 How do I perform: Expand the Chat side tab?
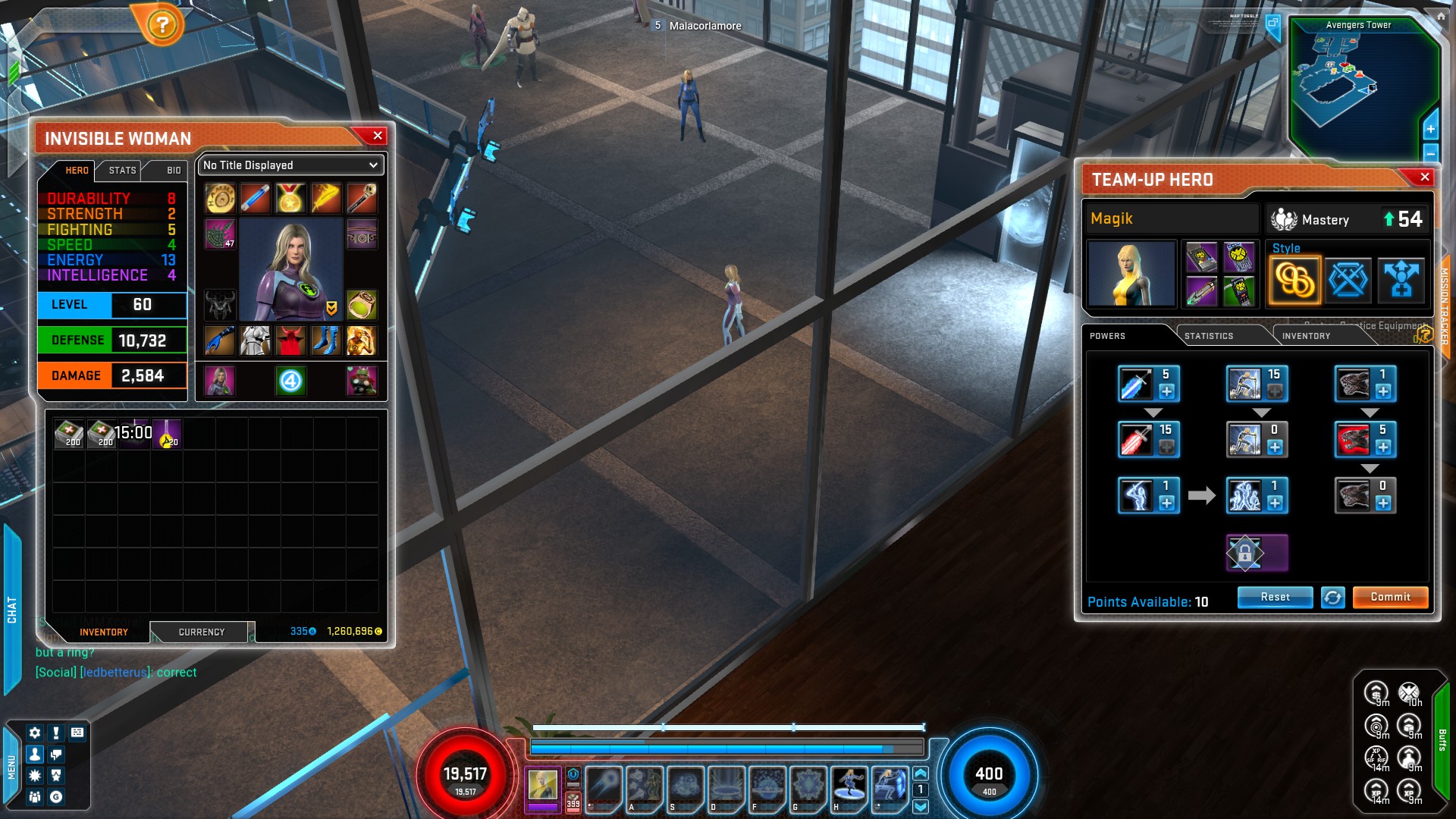pos(12,609)
